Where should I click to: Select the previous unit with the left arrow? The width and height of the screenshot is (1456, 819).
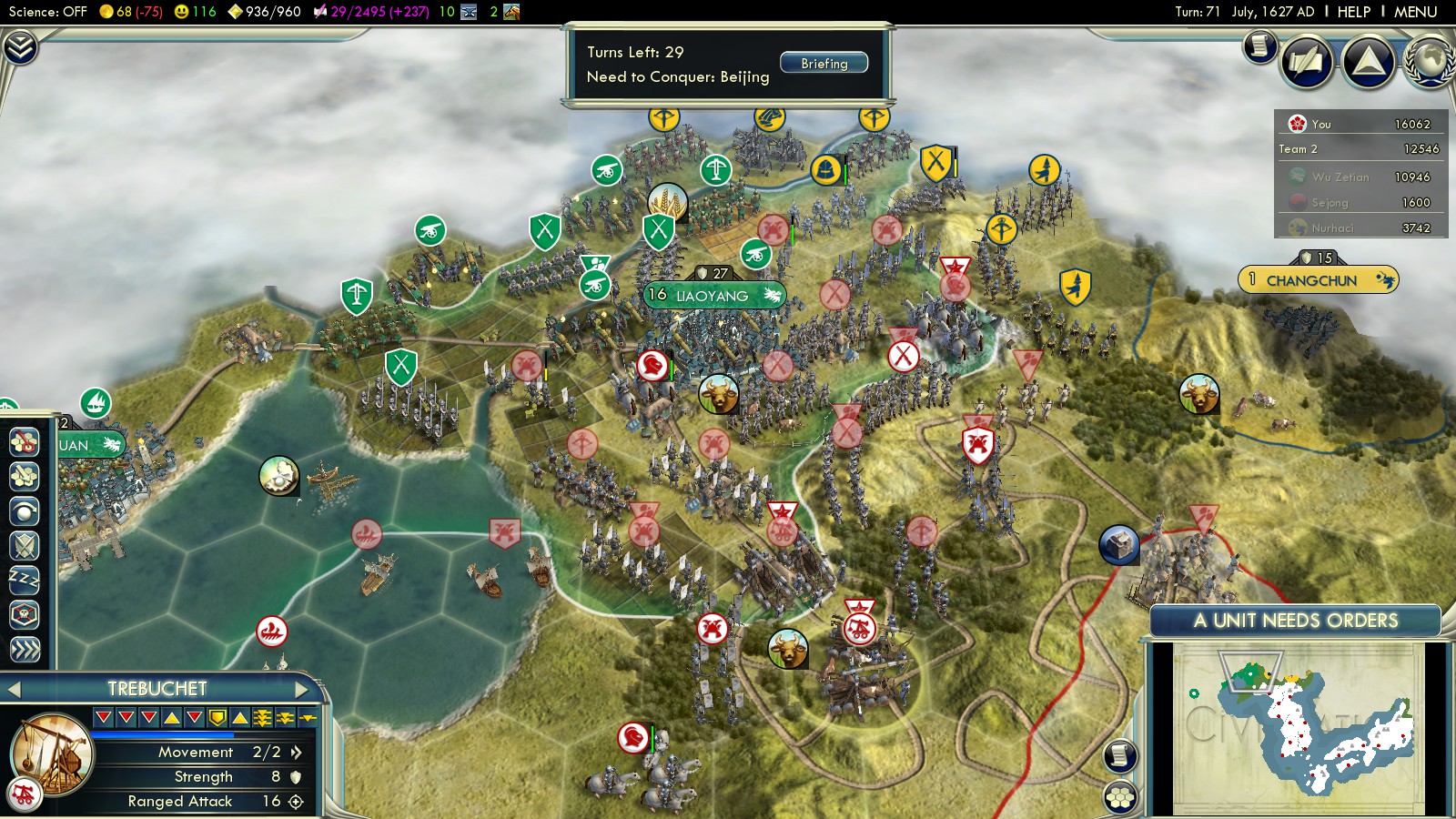pos(14,689)
